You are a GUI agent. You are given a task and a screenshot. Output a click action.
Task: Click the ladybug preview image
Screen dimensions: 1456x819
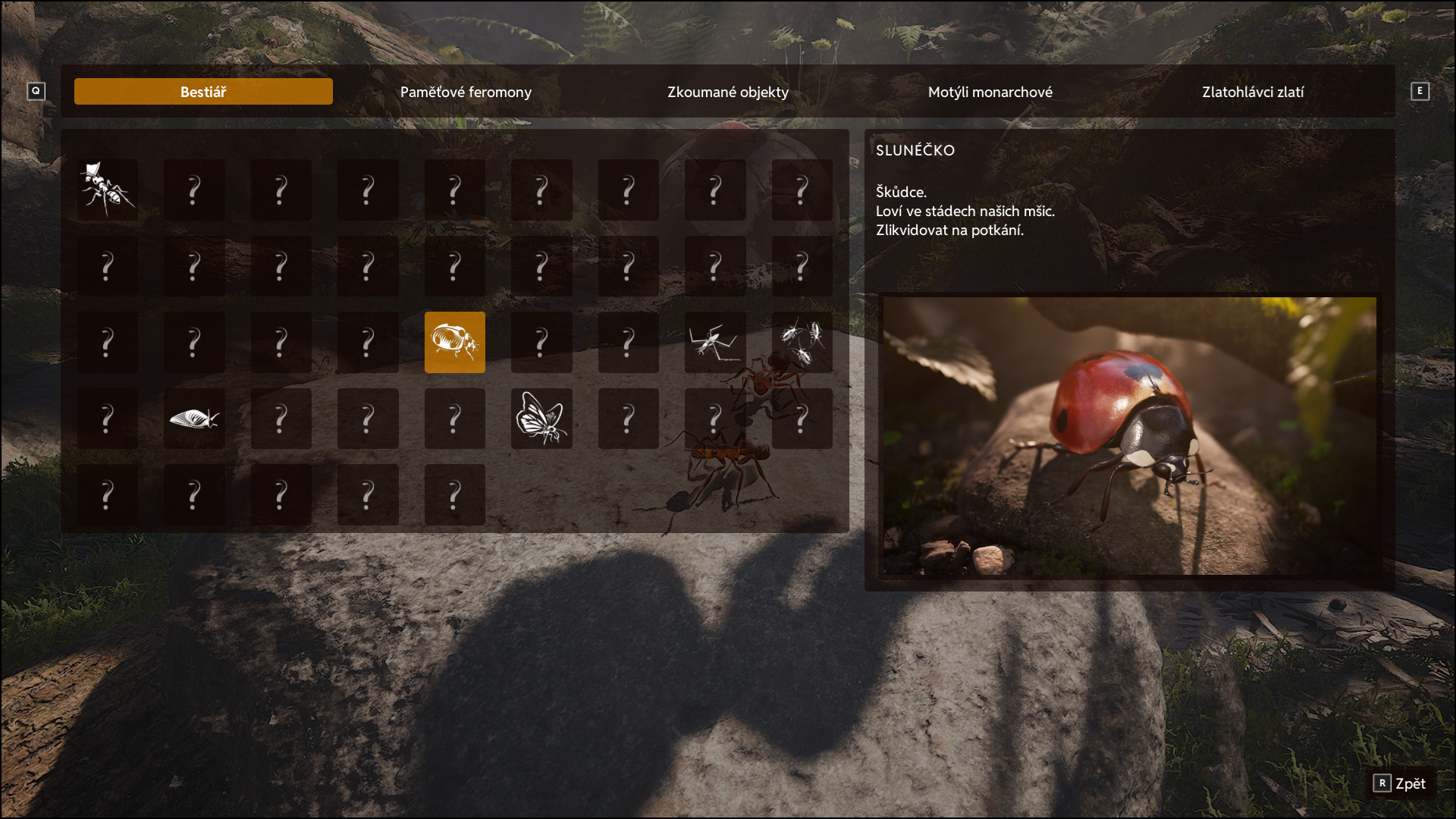(1129, 435)
